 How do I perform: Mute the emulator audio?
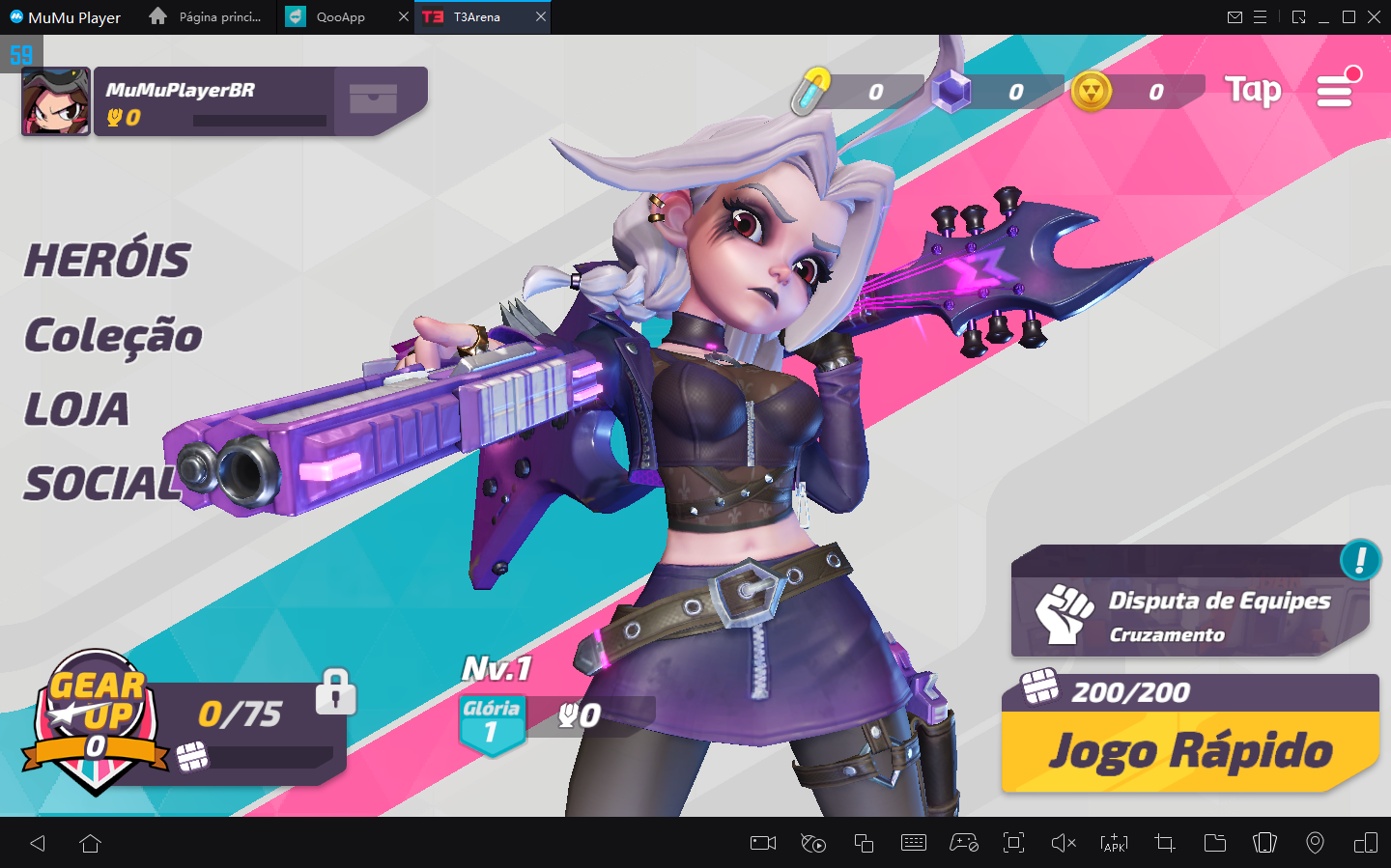(1064, 843)
